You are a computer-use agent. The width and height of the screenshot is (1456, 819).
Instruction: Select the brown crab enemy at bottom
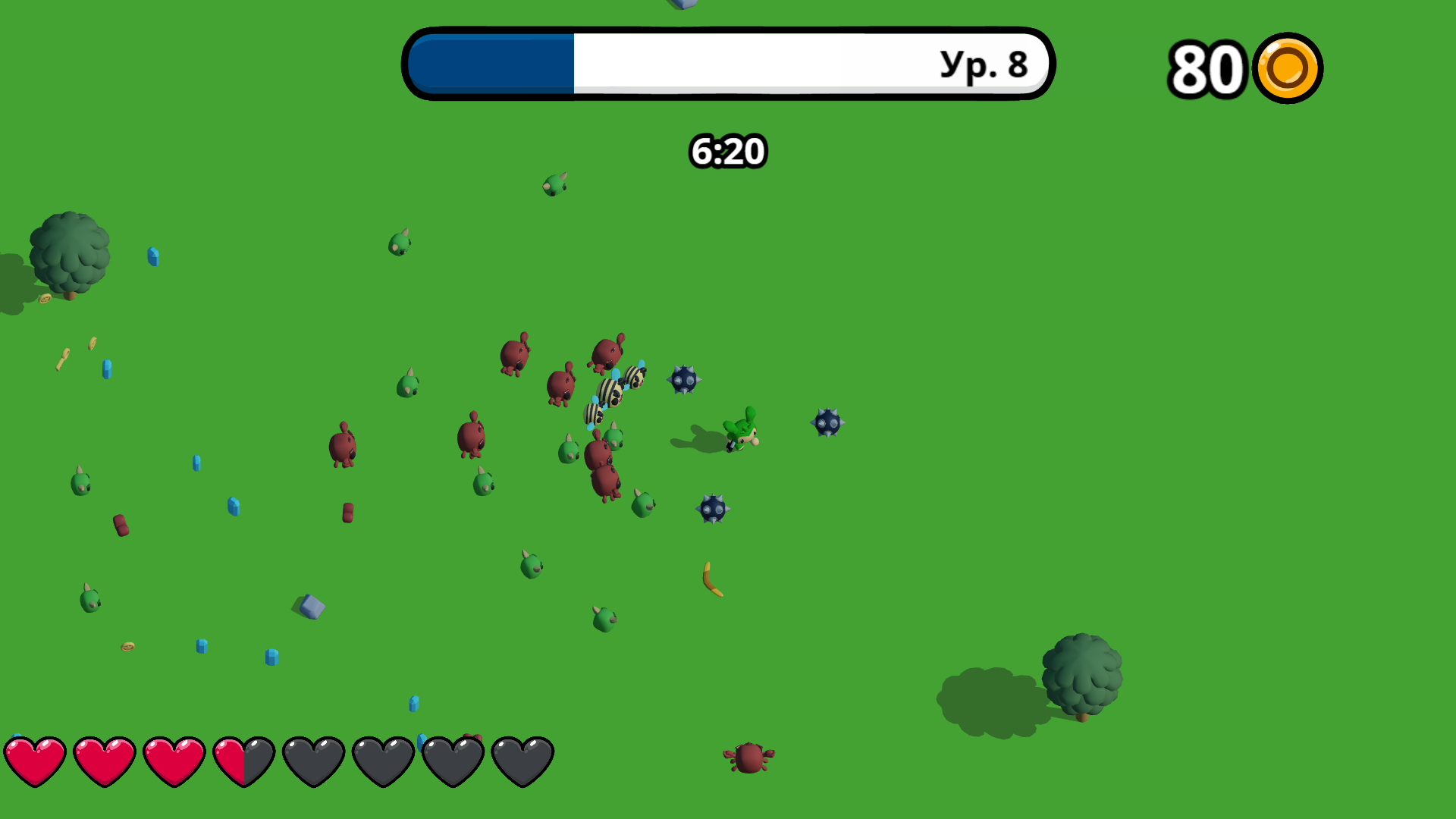pyautogui.click(x=751, y=756)
